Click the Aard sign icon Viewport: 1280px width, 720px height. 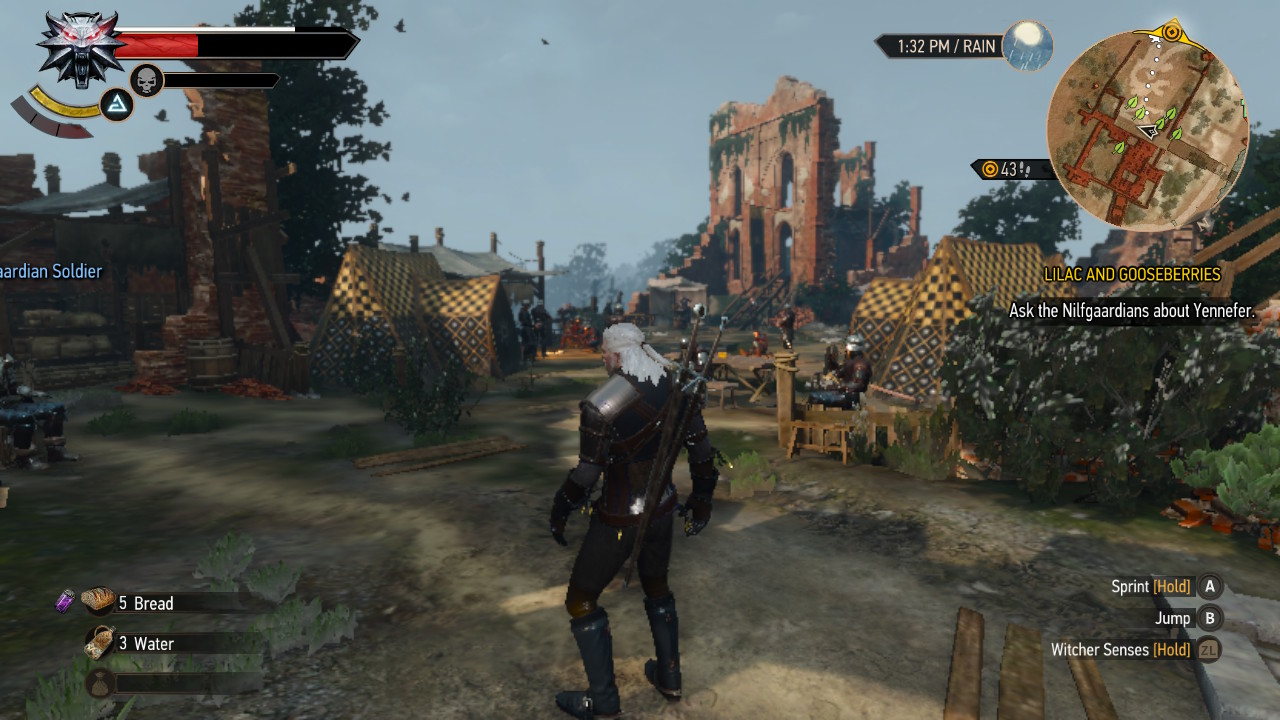coord(118,105)
